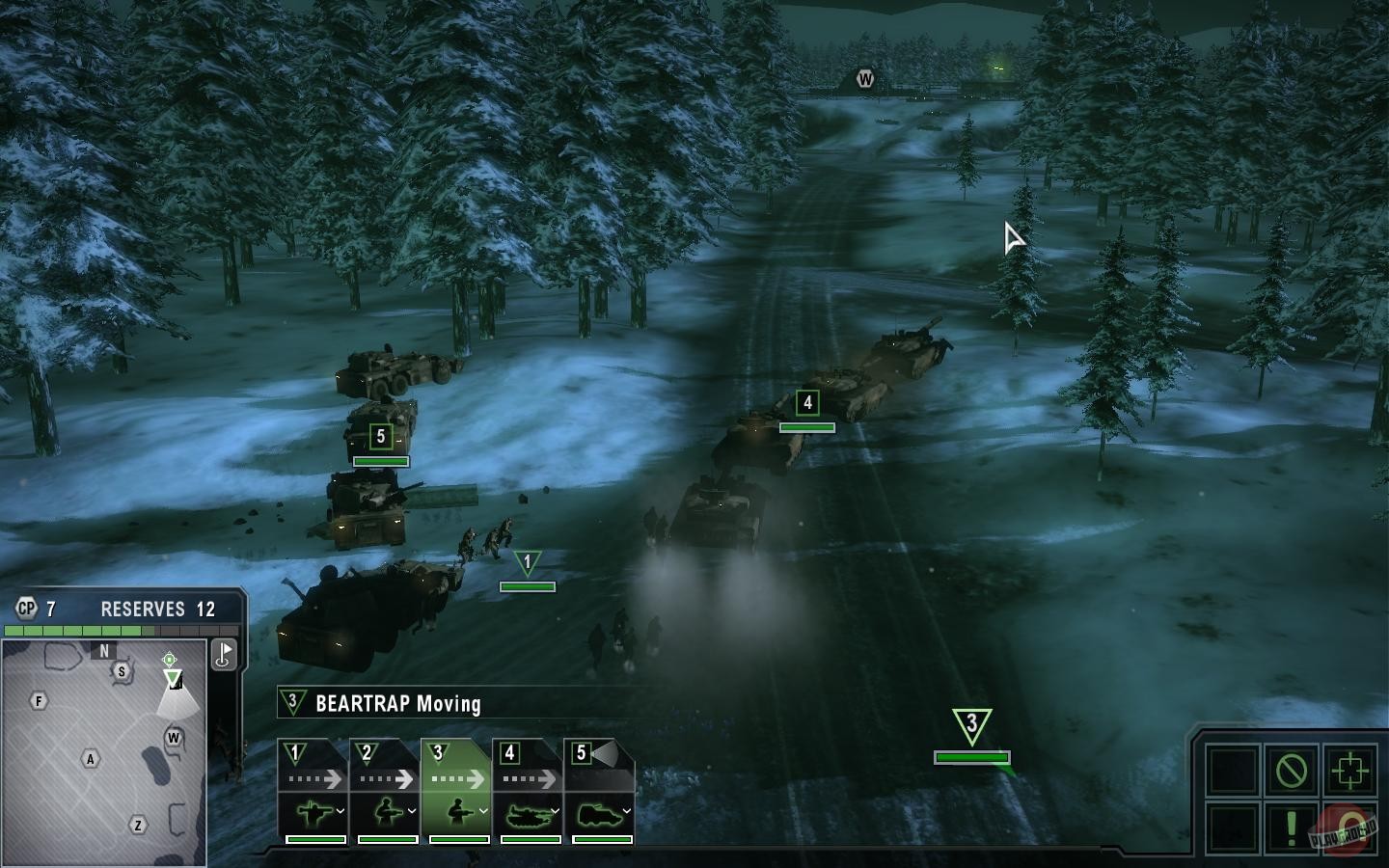Toggle the flag waypoint button beside the minimap
The width and height of the screenshot is (1389, 868).
pos(224,654)
